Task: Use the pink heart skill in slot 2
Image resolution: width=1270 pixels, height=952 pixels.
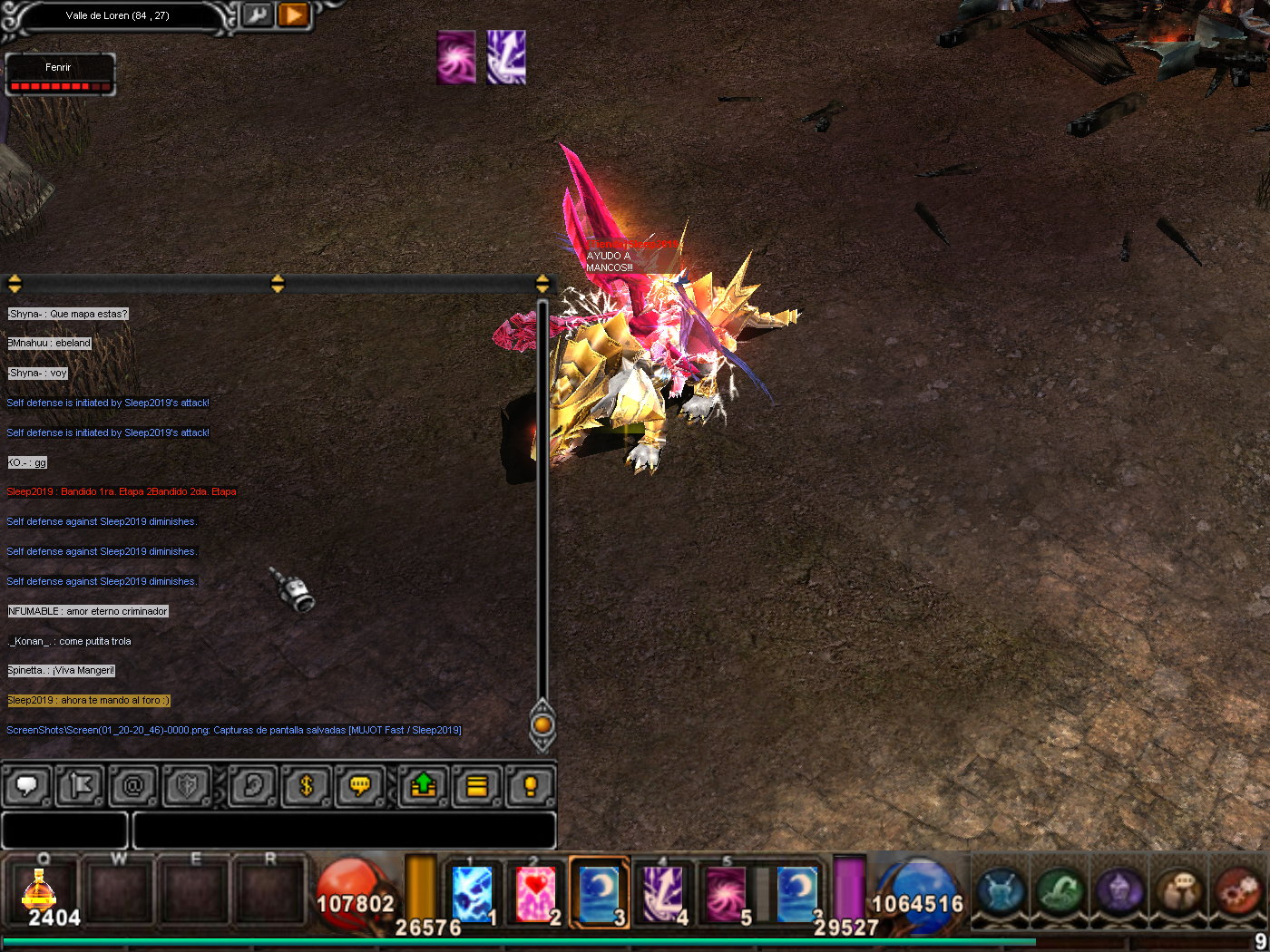Action: click(x=536, y=892)
